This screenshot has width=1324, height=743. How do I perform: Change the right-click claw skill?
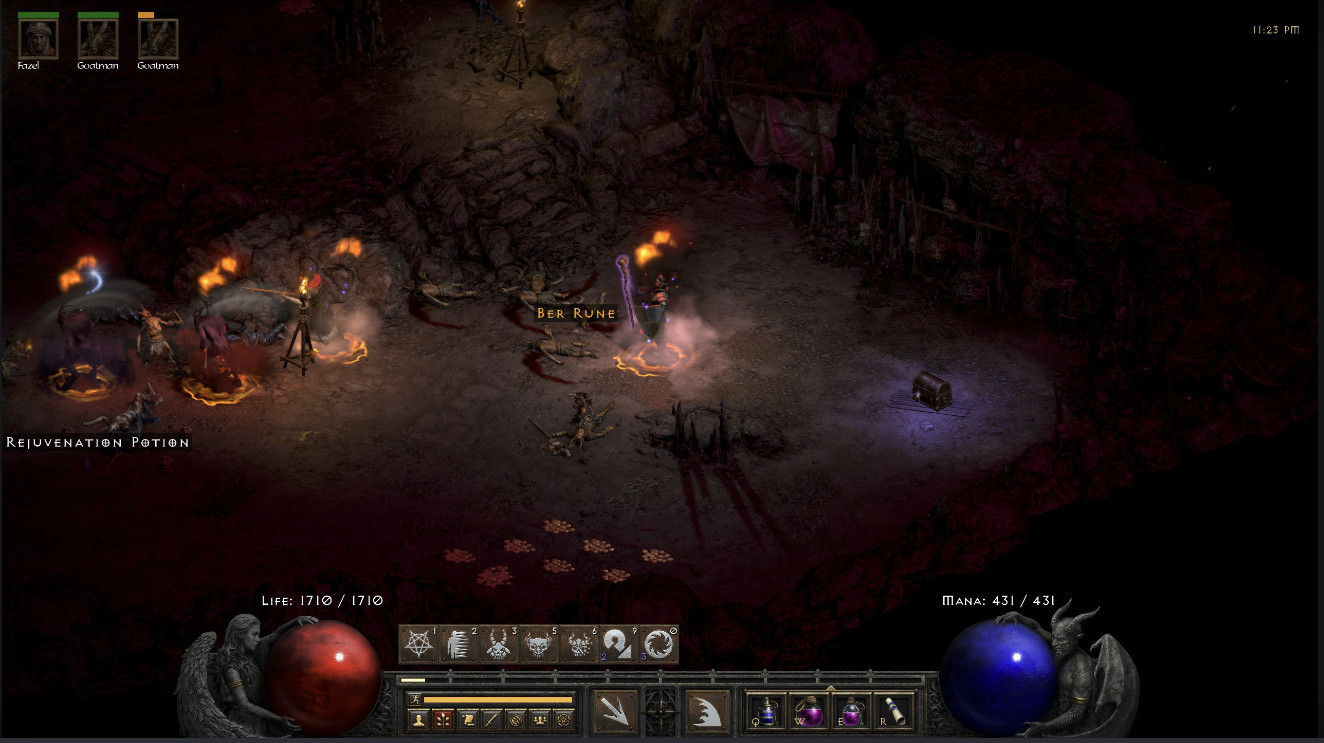pyautogui.click(x=709, y=711)
